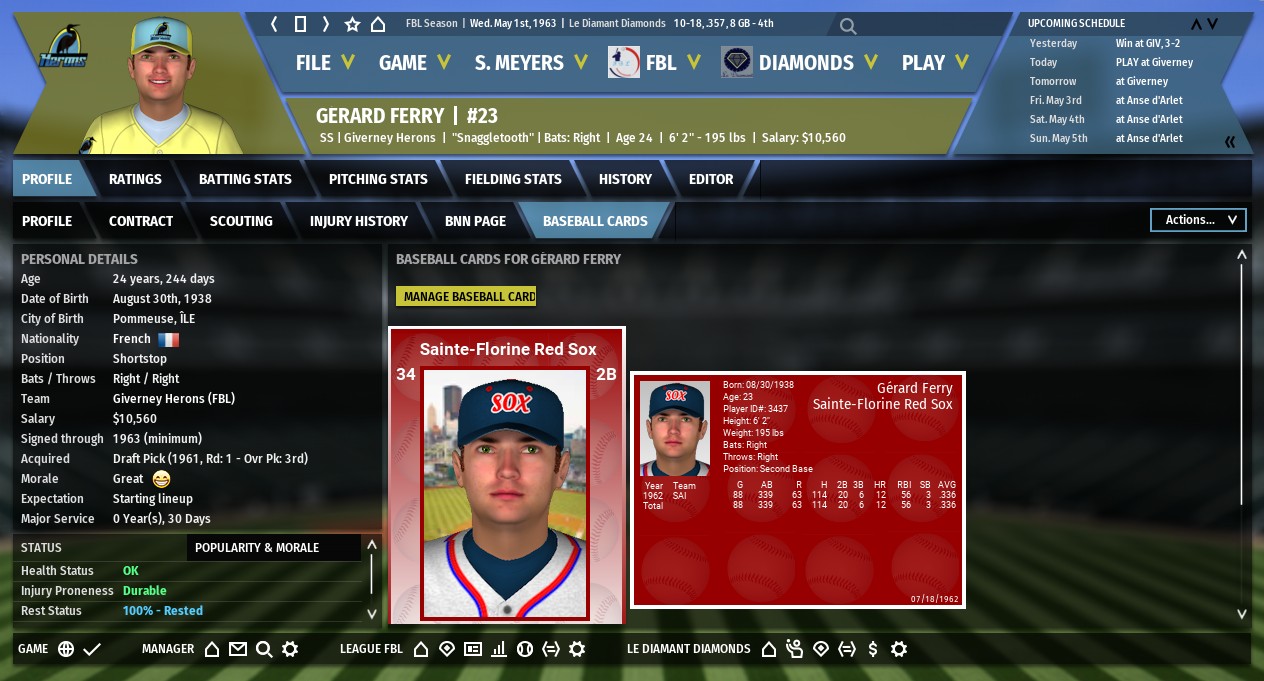Select the SCOUTING sub-tab
This screenshot has width=1264, height=681.
[x=241, y=221]
